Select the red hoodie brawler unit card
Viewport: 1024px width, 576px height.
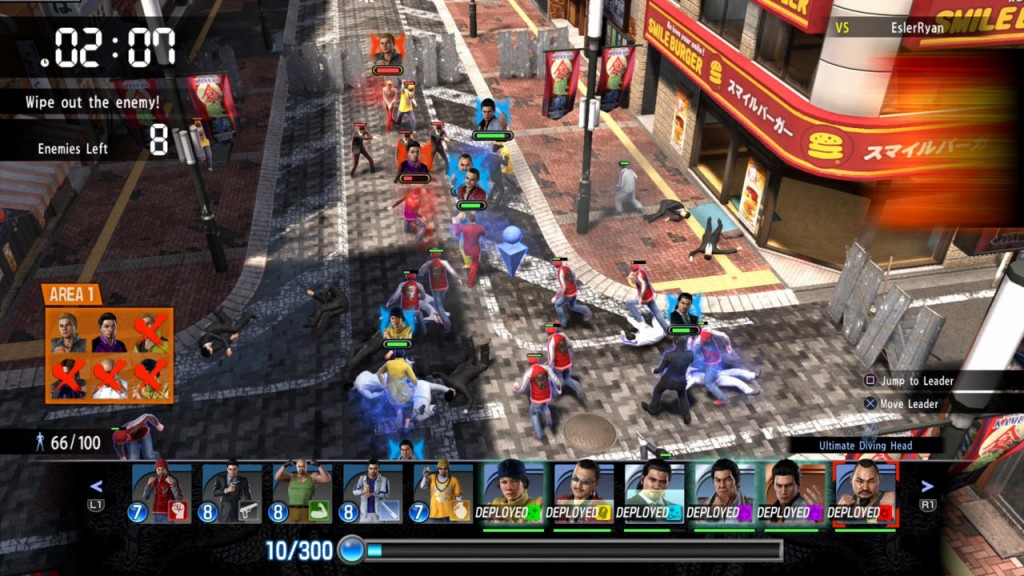coord(161,494)
